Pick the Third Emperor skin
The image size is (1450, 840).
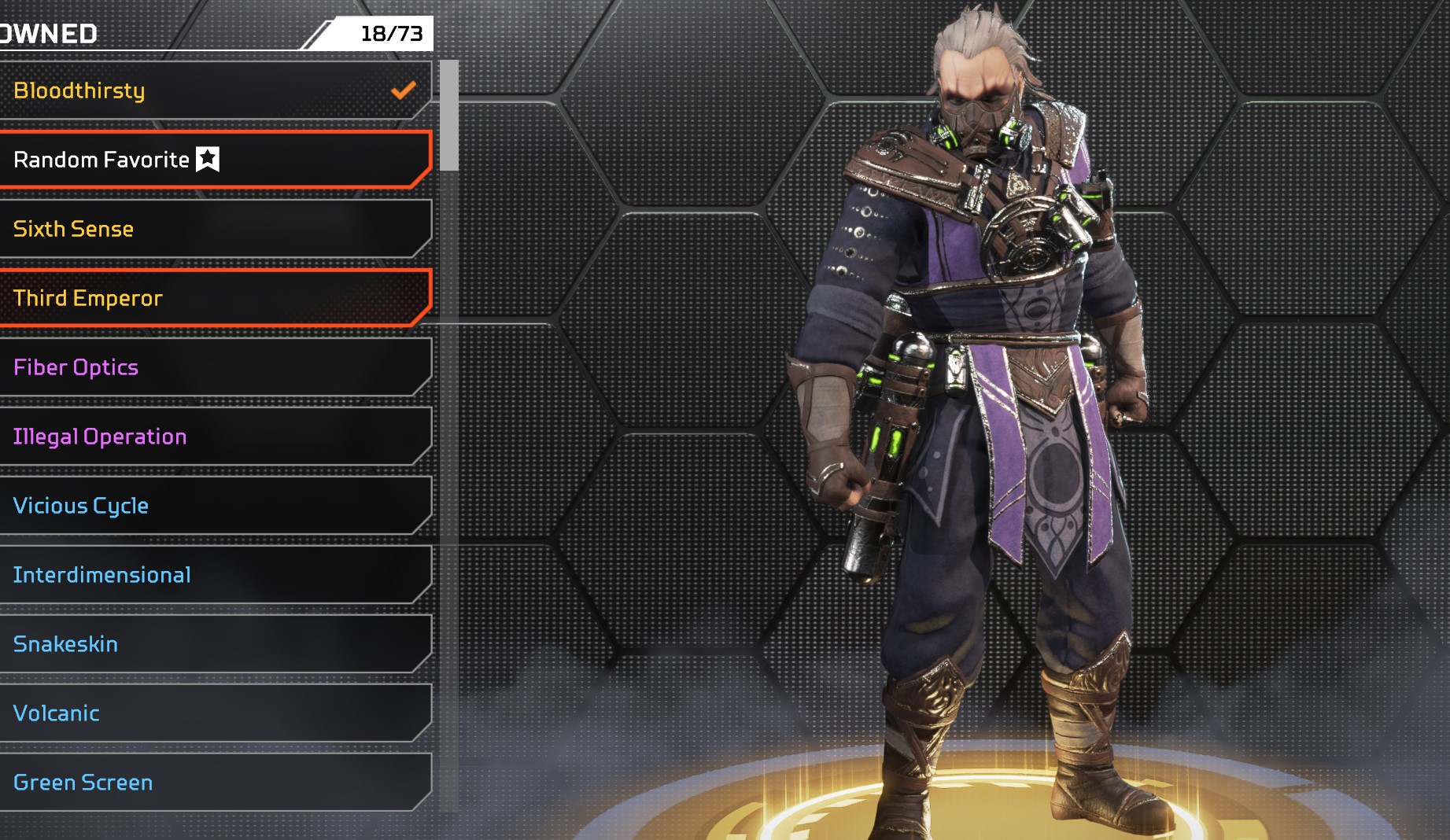(212, 298)
